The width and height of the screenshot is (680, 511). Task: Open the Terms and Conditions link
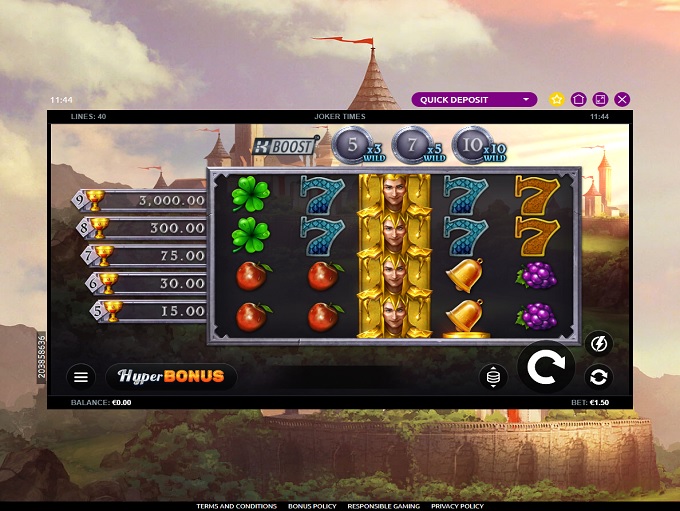[237, 506]
